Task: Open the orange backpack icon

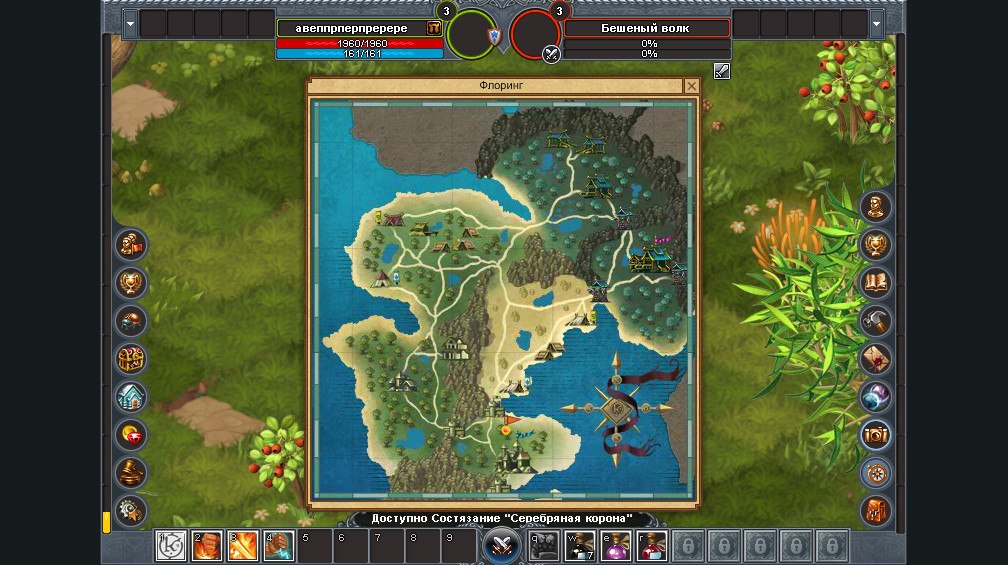Action: click(876, 510)
